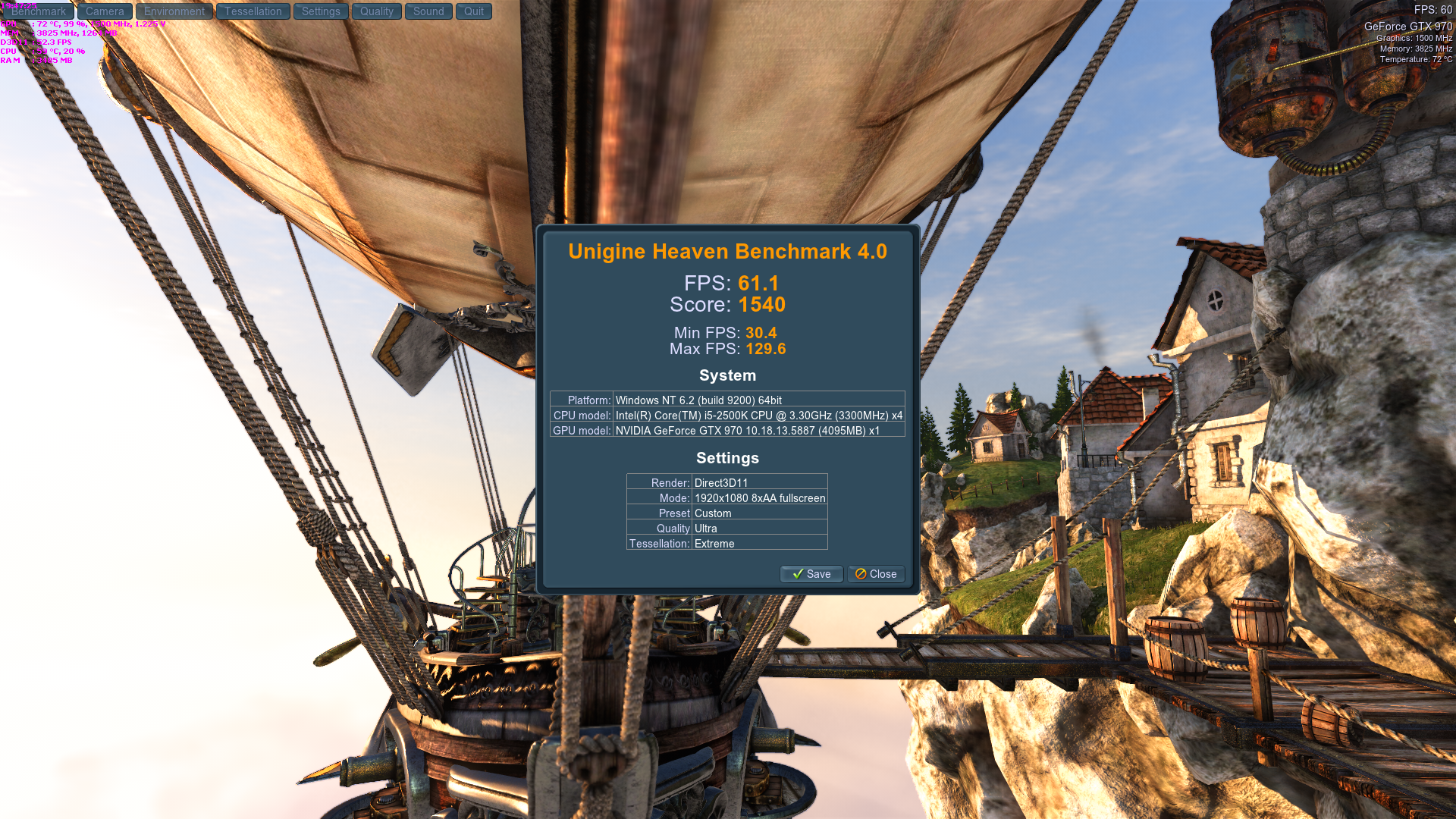The width and height of the screenshot is (1456, 819).
Task: Toggle Sound in the top bar
Action: (x=428, y=11)
